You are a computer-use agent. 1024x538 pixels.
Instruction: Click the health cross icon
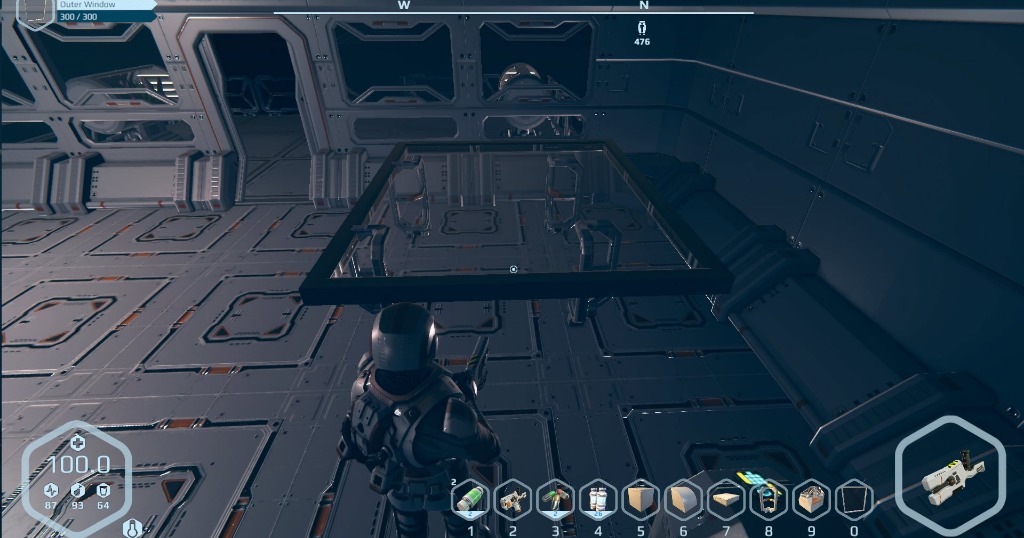point(77,443)
